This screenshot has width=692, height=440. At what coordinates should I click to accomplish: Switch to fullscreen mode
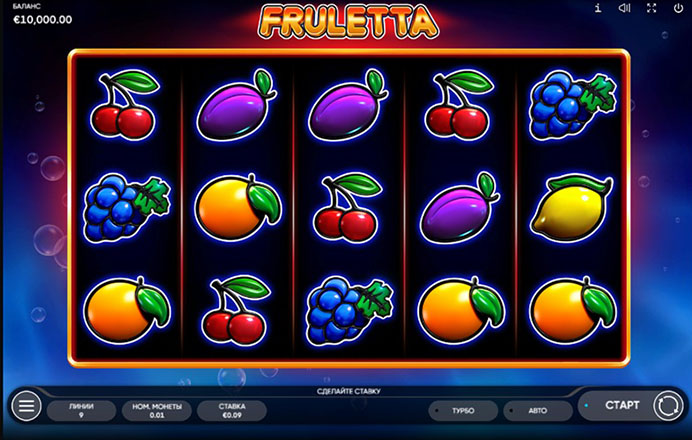pyautogui.click(x=652, y=9)
